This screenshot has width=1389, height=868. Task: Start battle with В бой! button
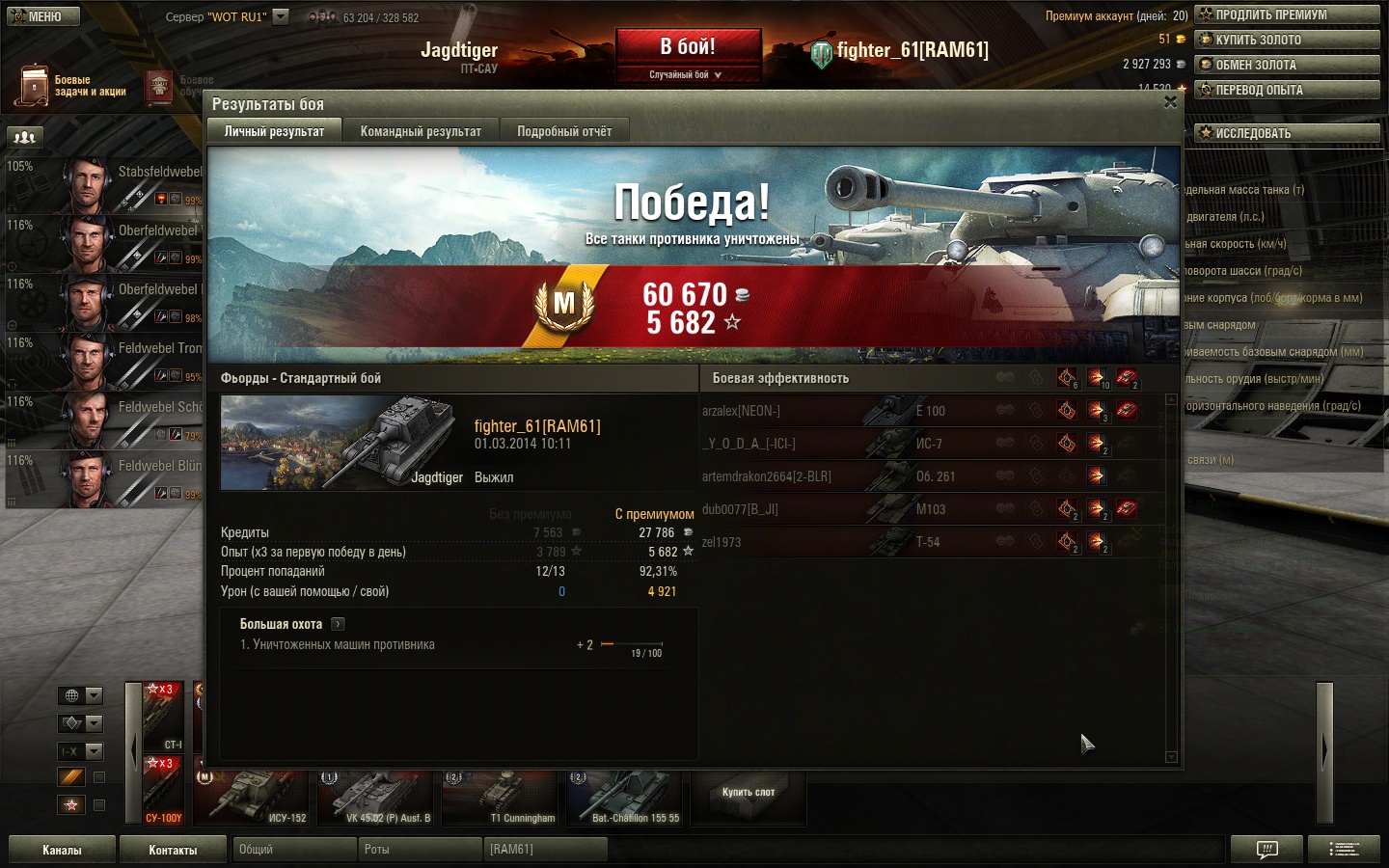[x=688, y=47]
